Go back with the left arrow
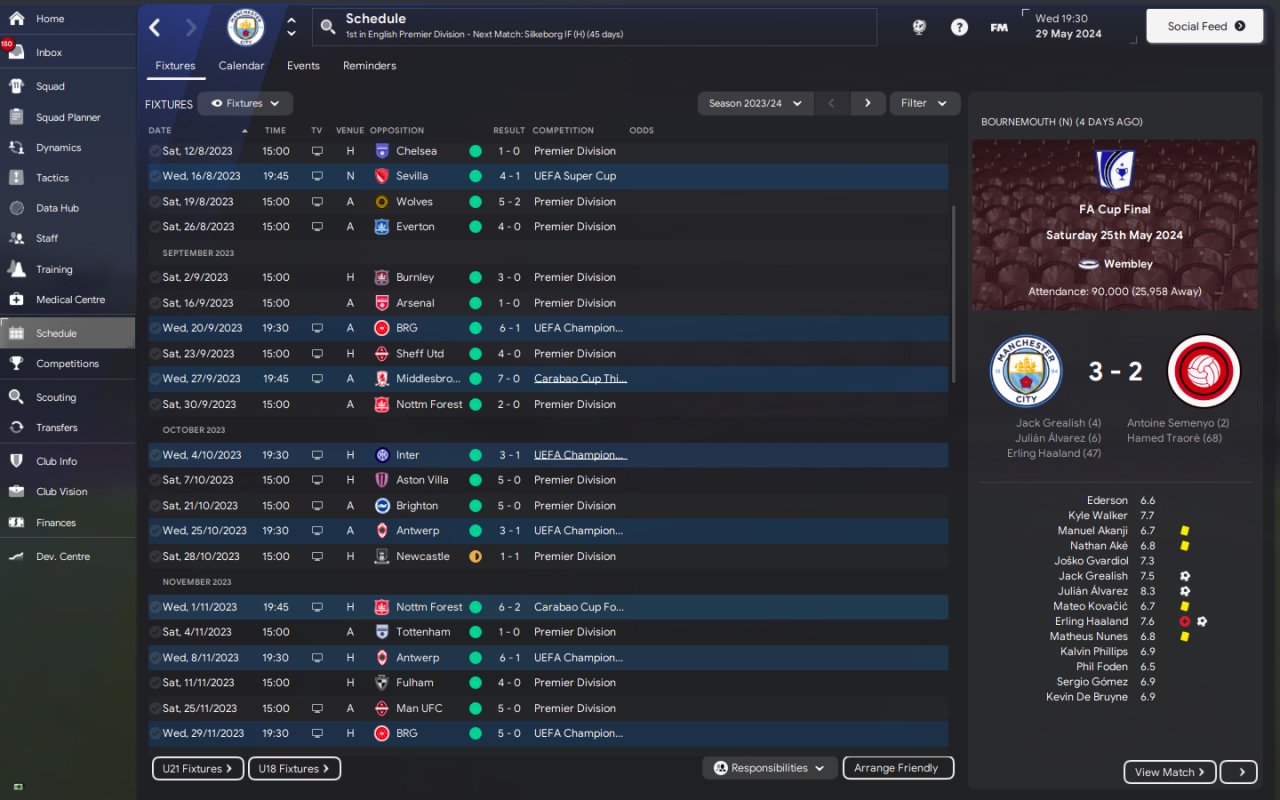This screenshot has height=800, width=1280. 155,27
